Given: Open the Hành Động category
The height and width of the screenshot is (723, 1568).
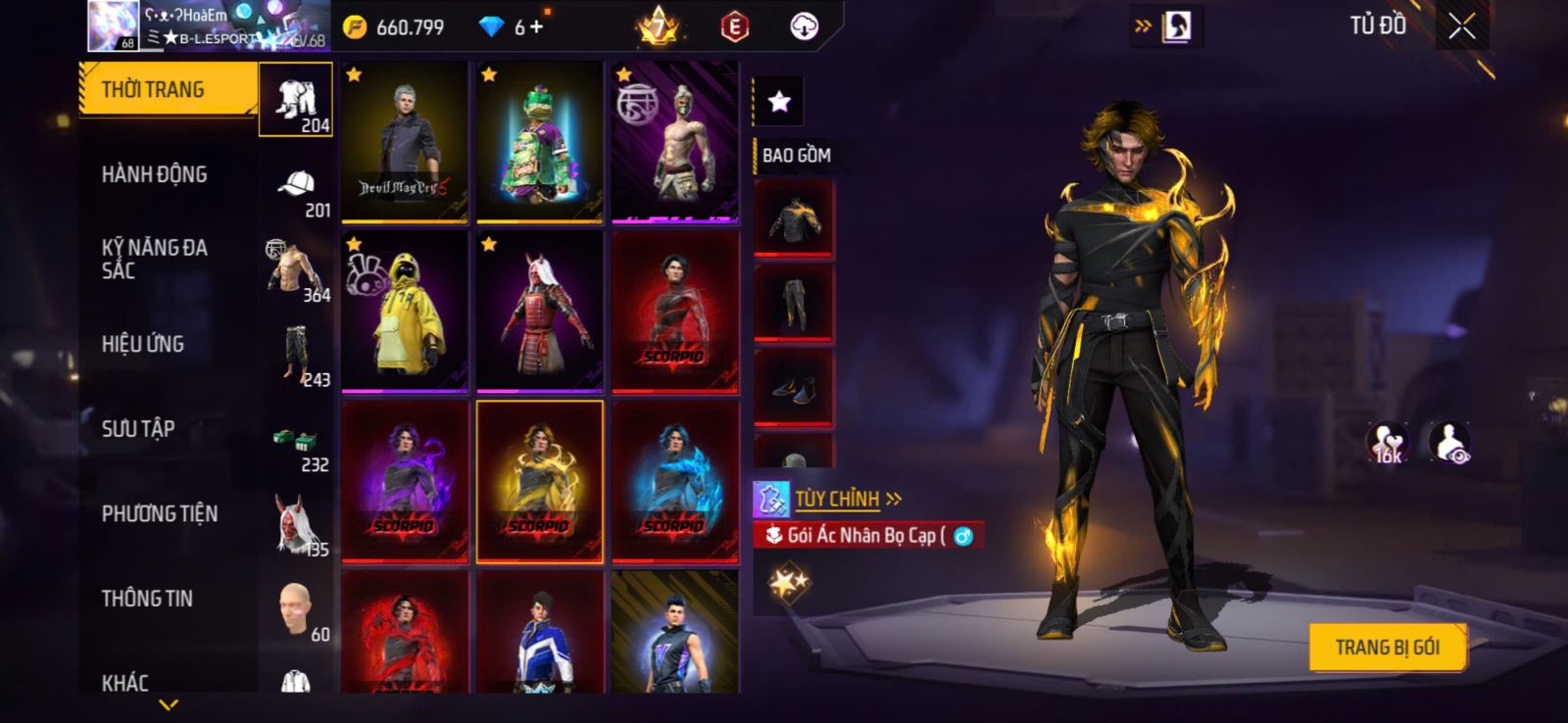Looking at the screenshot, I should [154, 174].
